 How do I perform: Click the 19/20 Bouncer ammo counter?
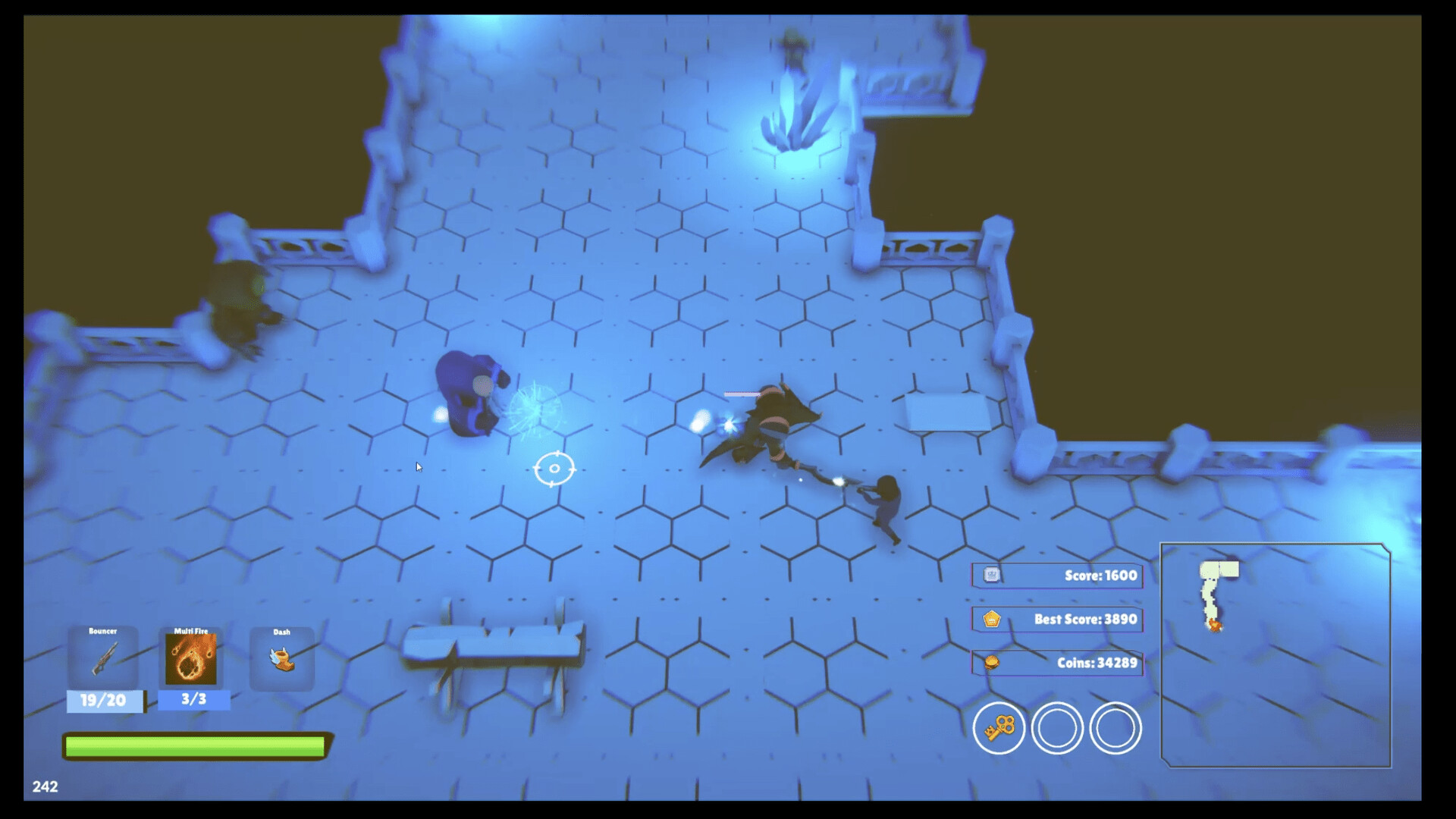pyautogui.click(x=105, y=700)
